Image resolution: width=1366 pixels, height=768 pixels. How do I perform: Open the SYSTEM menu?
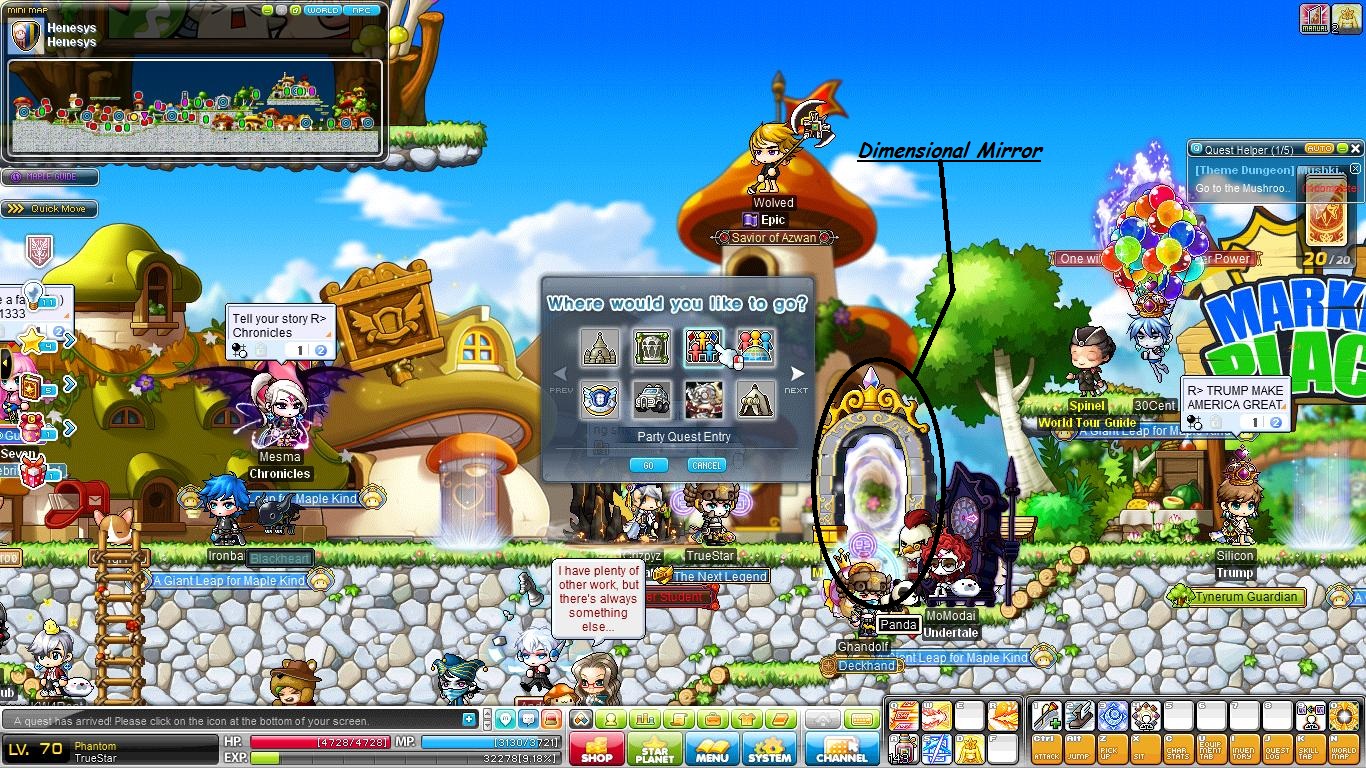coord(770,749)
